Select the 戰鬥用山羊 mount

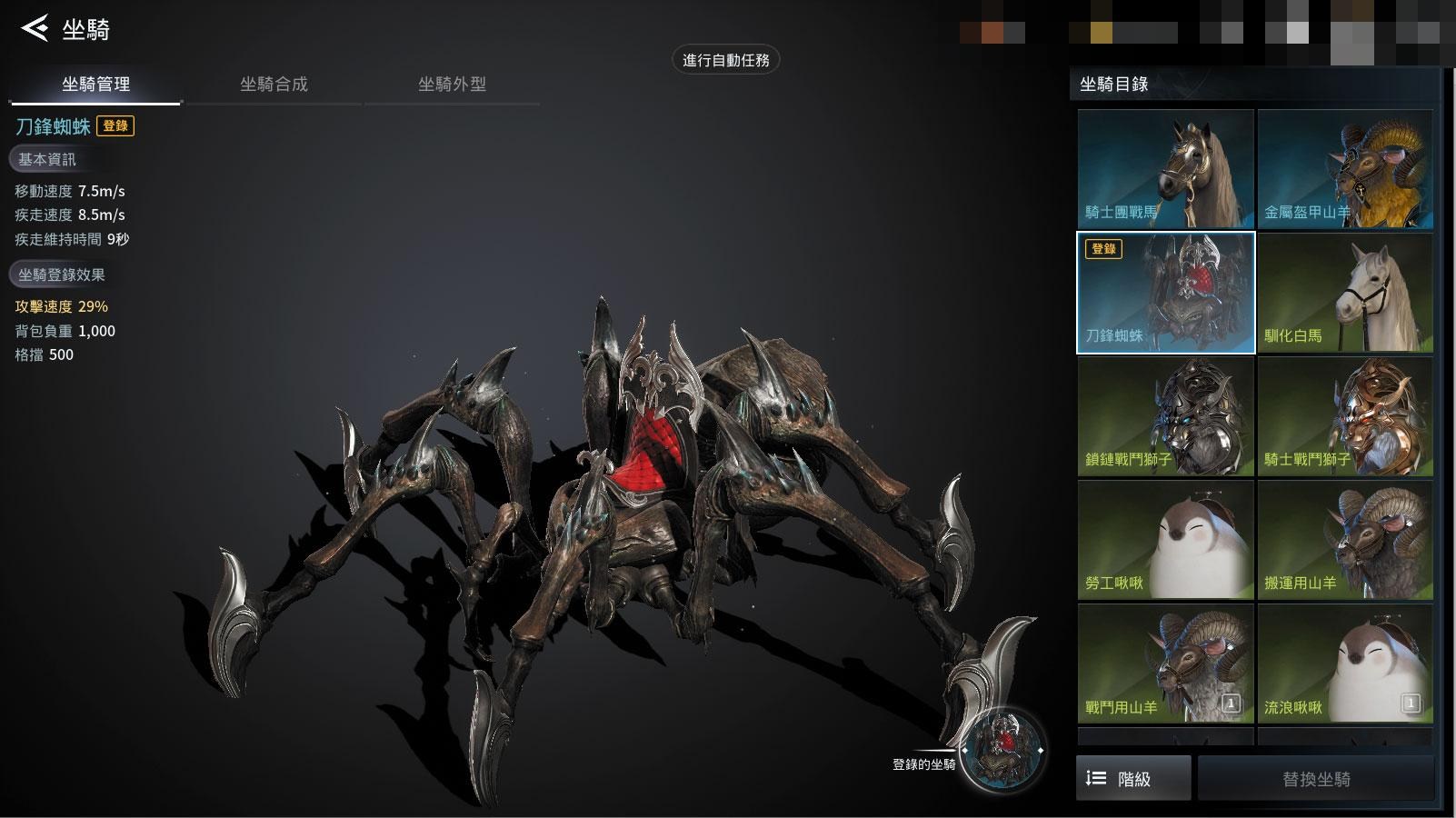(x=1165, y=663)
